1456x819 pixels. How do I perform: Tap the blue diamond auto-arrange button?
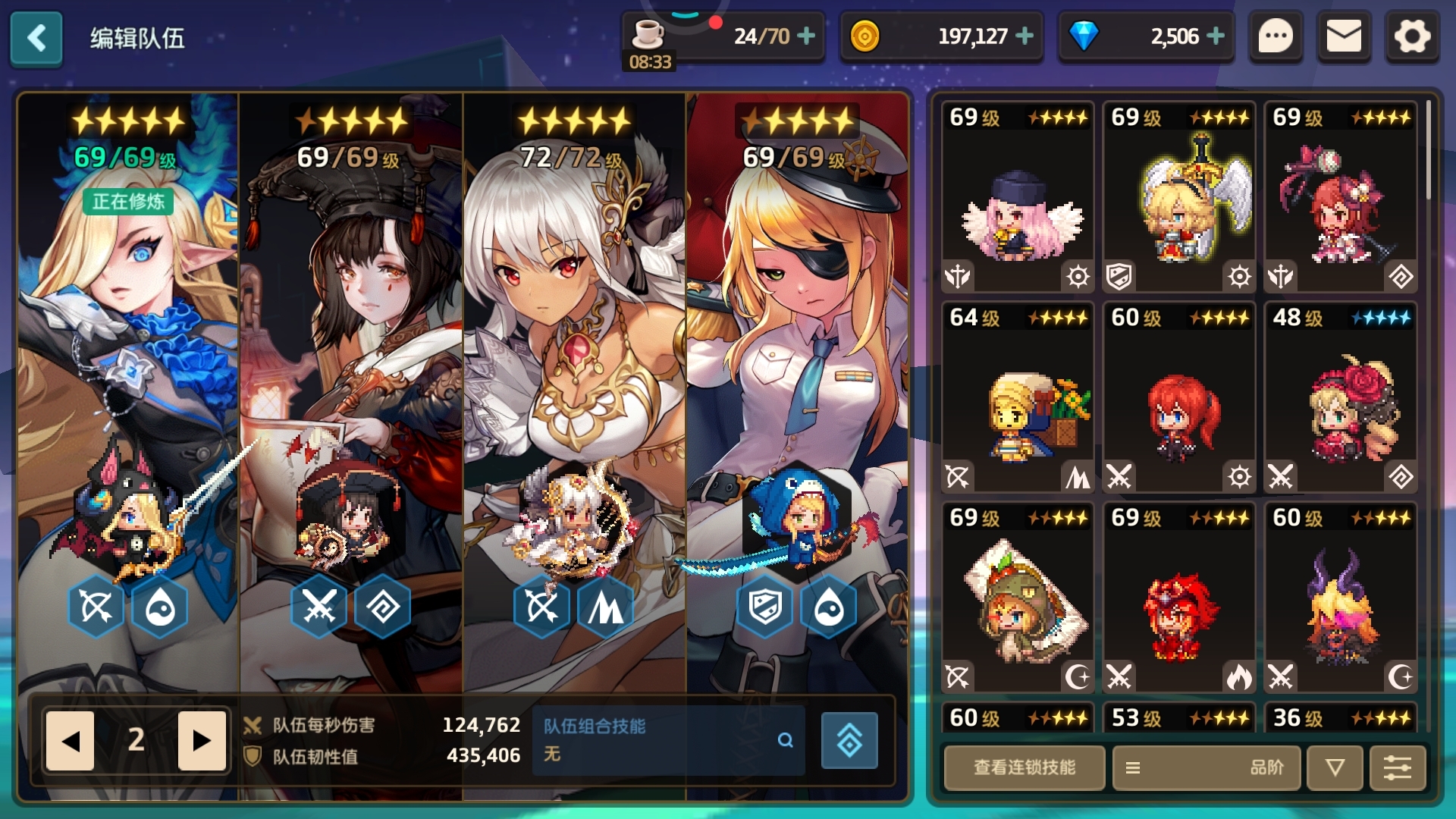coord(849,740)
